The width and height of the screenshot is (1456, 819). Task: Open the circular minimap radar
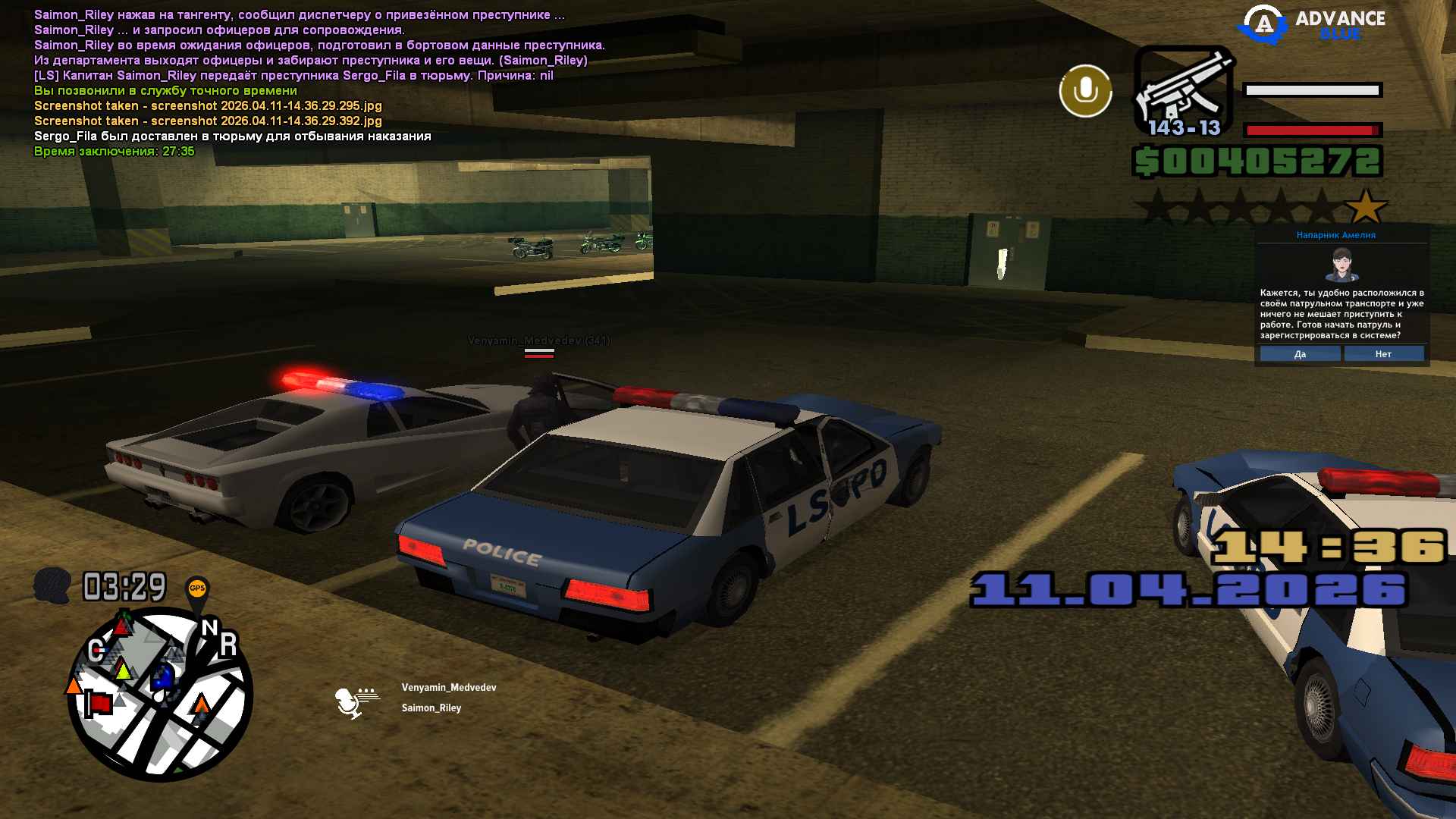pos(160,694)
